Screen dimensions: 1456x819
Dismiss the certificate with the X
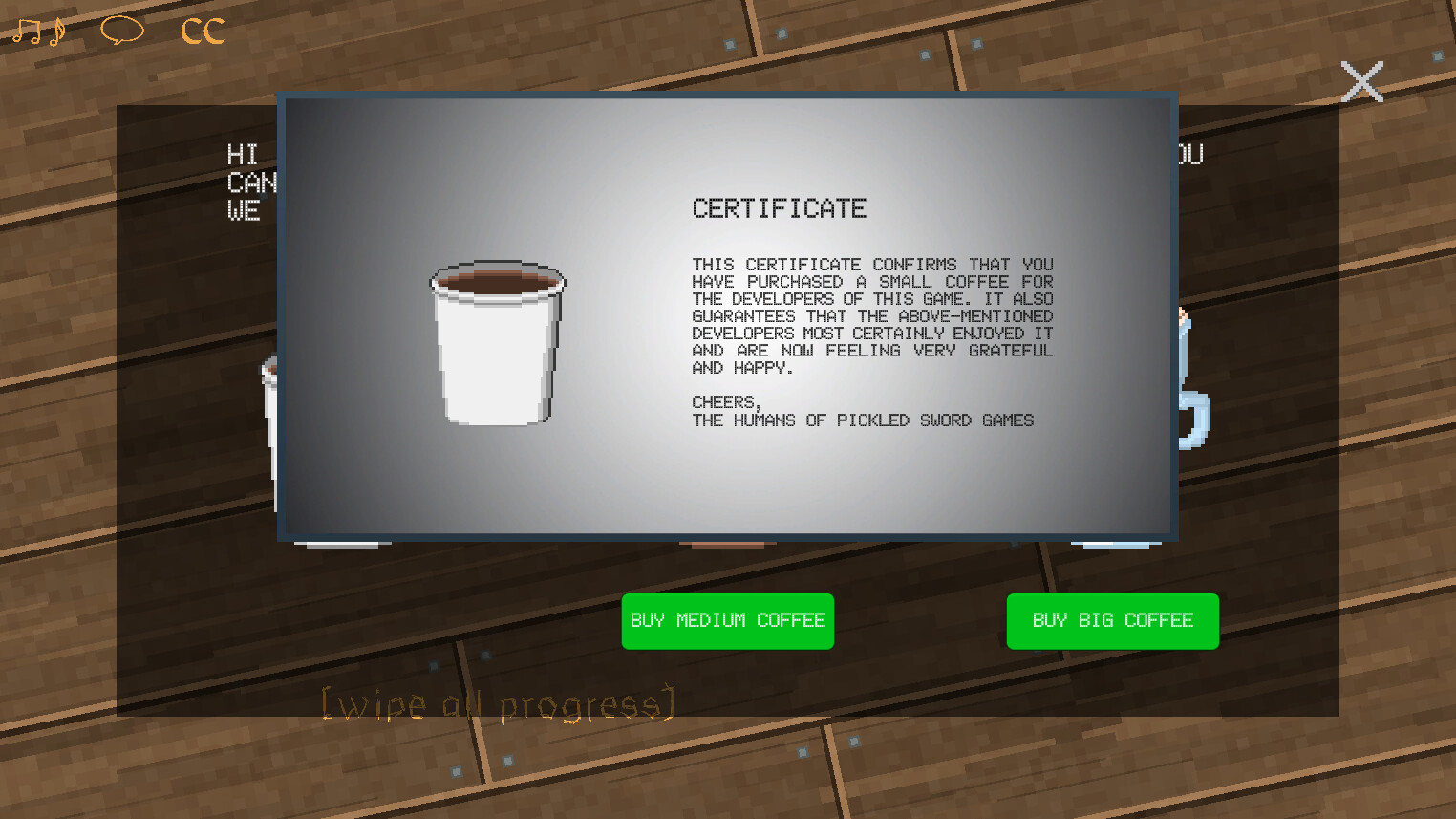tap(1362, 81)
